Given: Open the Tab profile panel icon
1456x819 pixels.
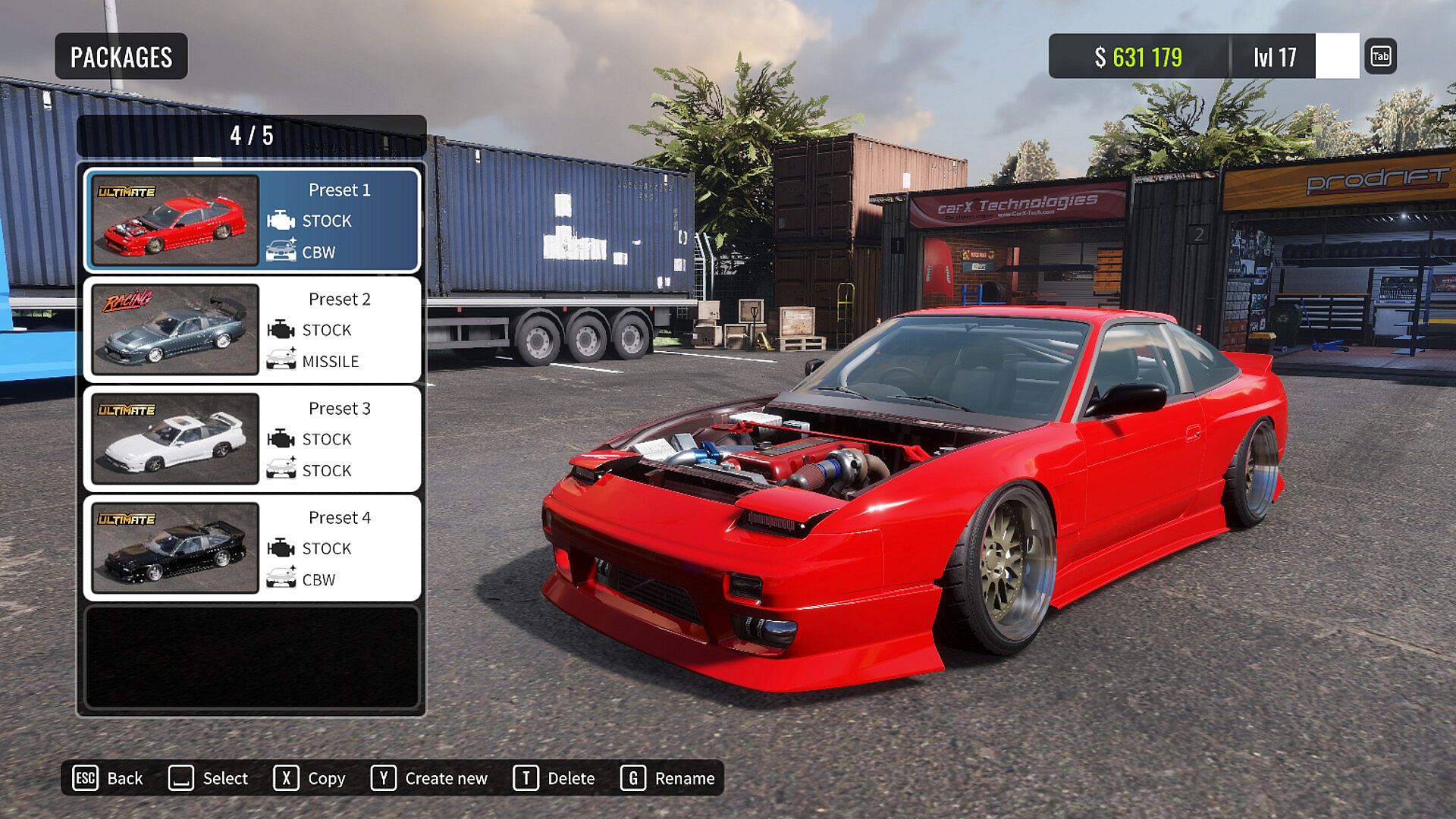Looking at the screenshot, I should click(x=1380, y=56).
